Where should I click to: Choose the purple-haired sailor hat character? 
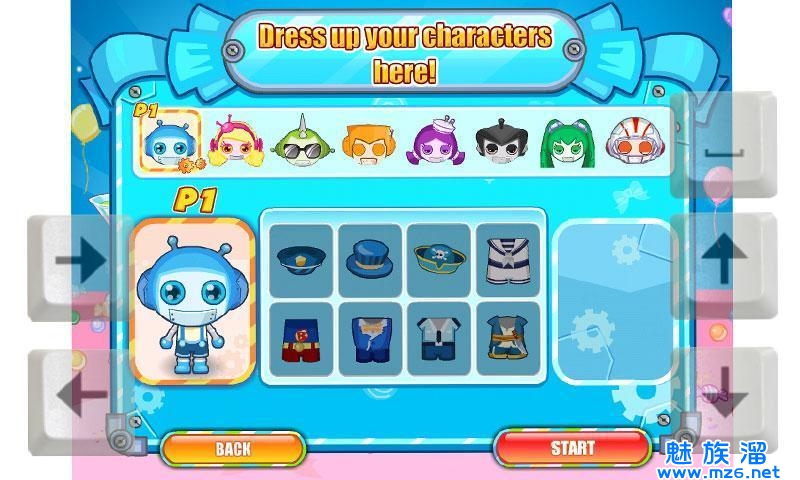pos(434,143)
